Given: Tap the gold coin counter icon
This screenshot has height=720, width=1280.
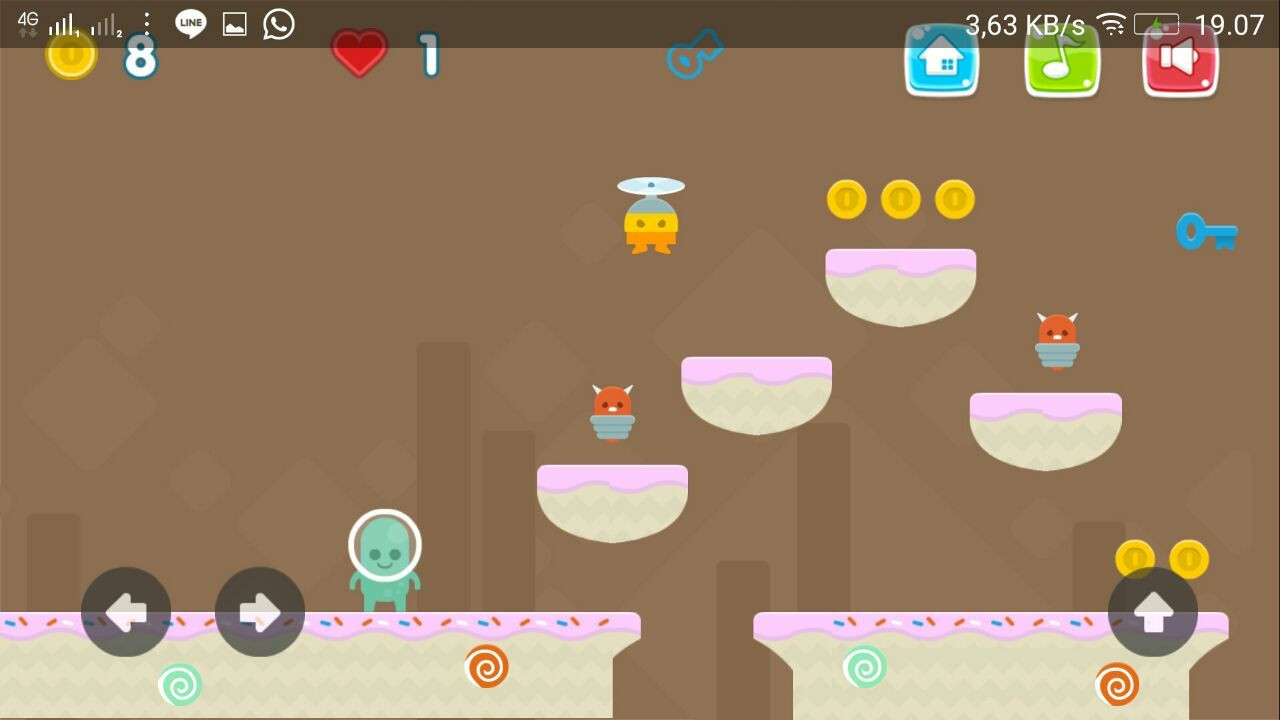Looking at the screenshot, I should (70, 55).
